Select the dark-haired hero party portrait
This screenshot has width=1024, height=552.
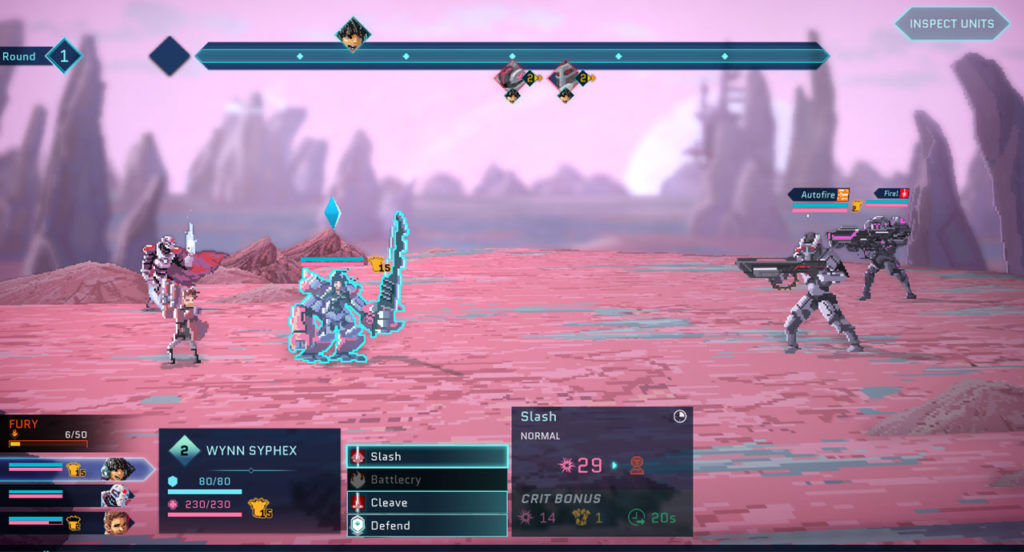coord(116,468)
